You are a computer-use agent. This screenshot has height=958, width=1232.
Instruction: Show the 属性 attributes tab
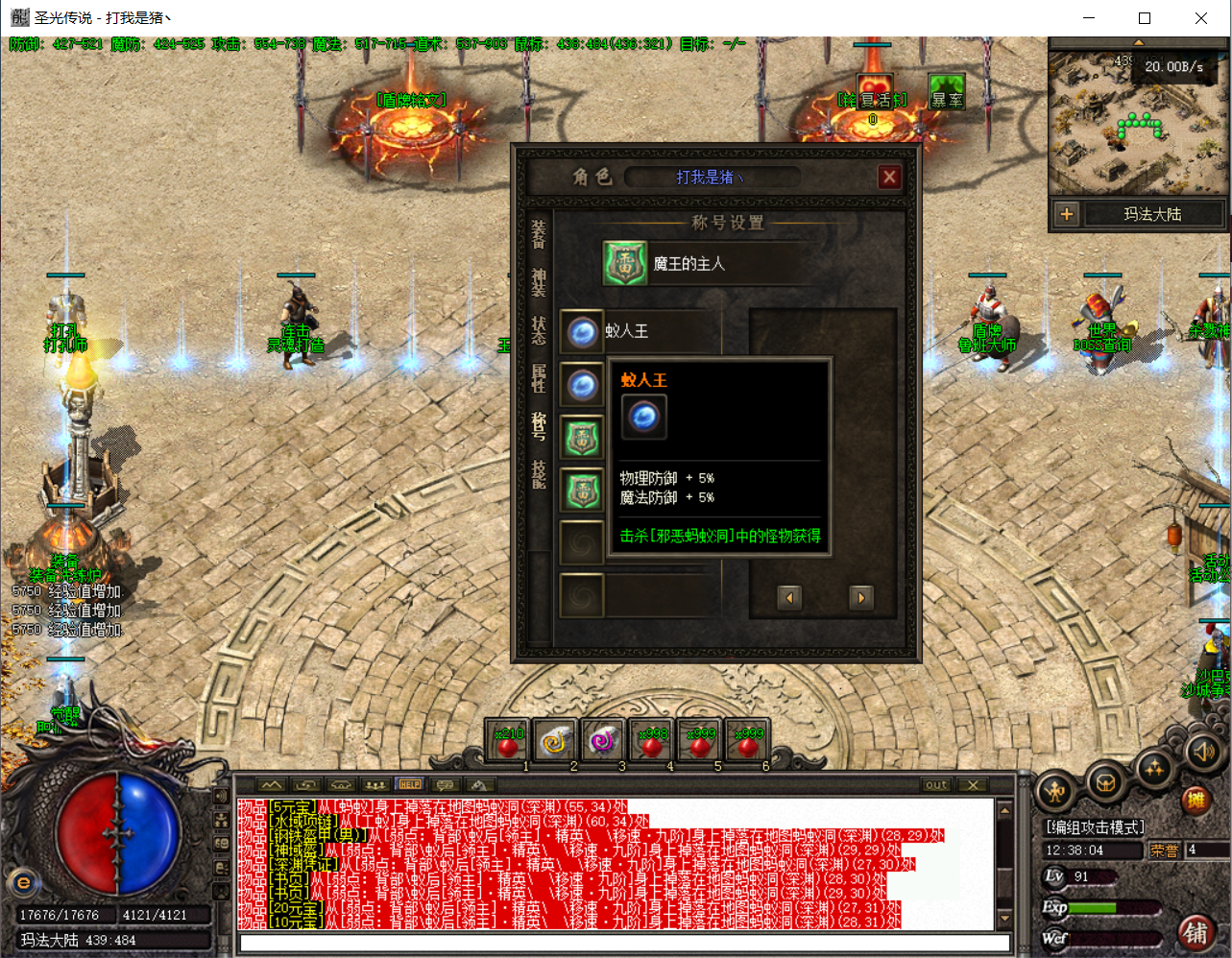(539, 378)
